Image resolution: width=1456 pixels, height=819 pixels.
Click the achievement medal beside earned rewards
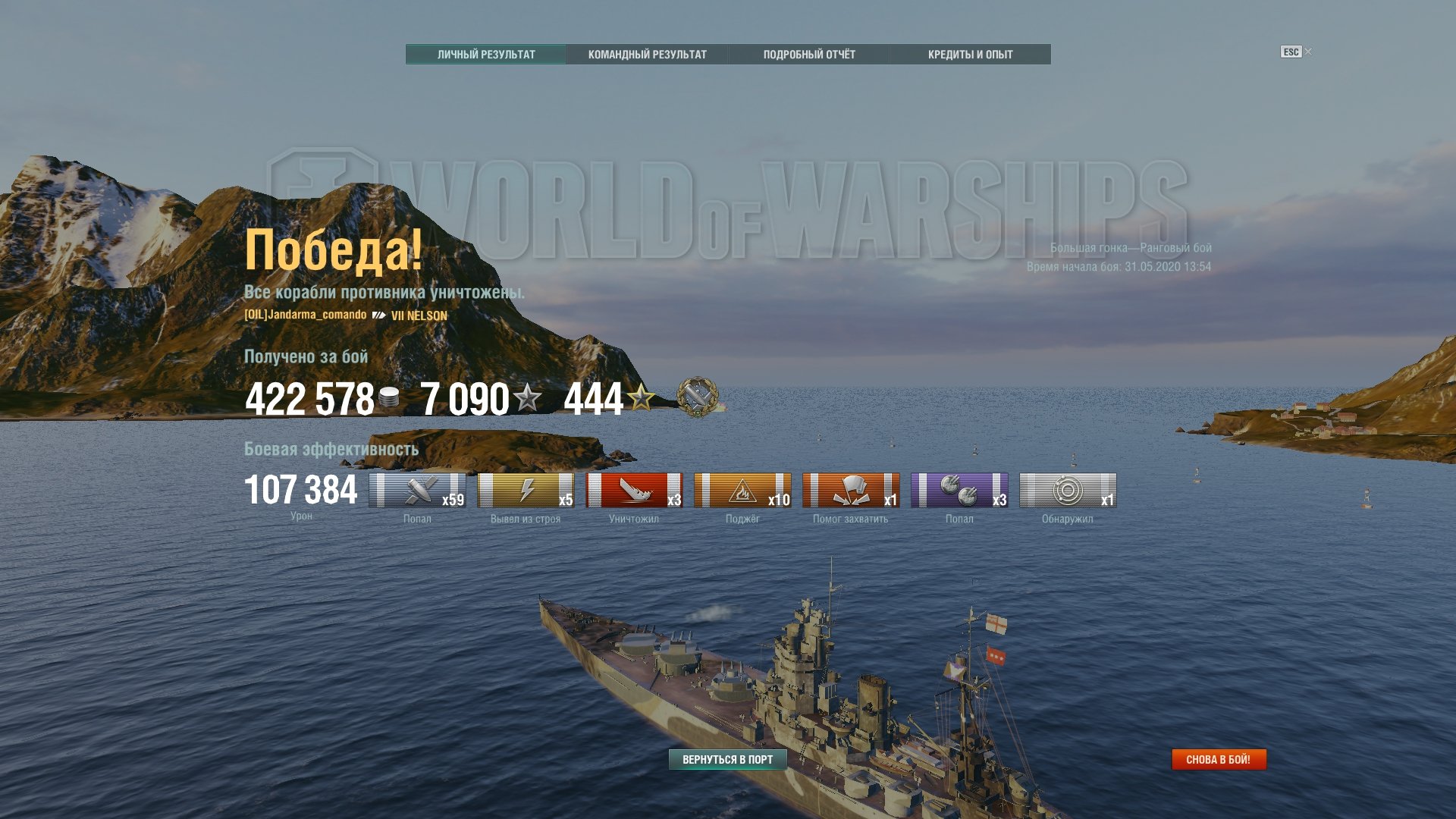698,397
